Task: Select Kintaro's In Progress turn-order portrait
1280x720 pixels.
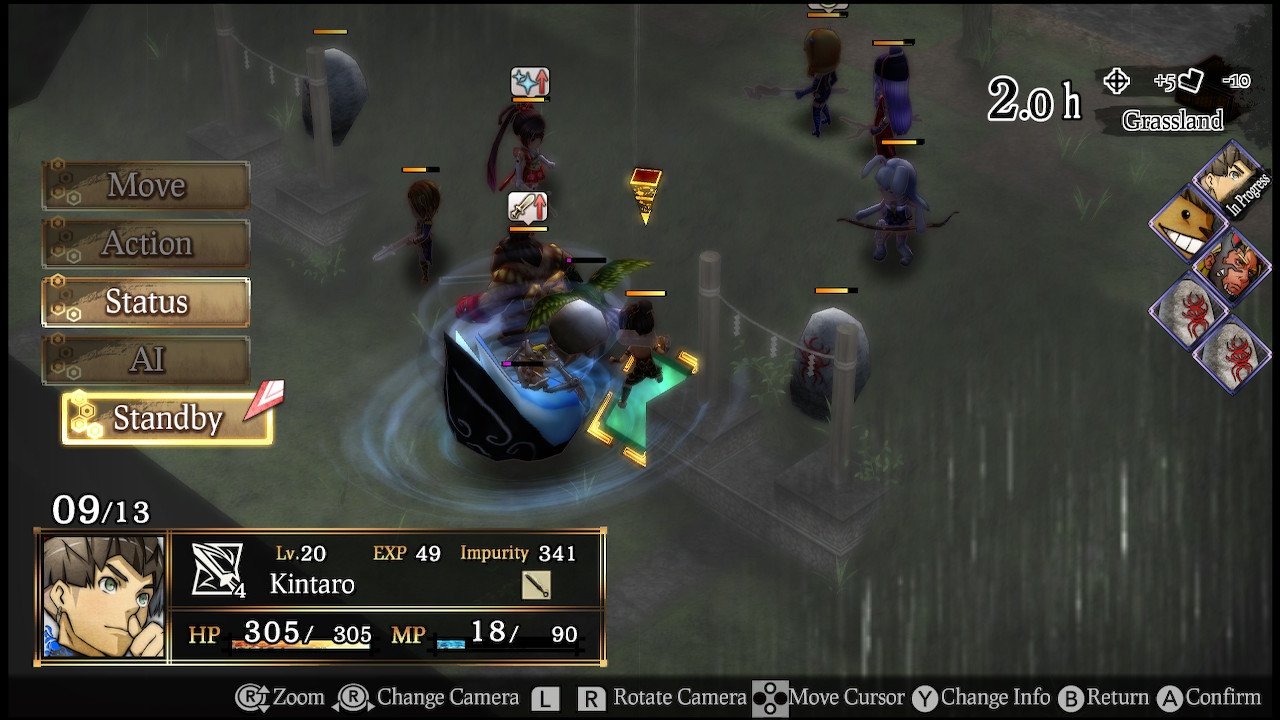Action: [x=1228, y=177]
